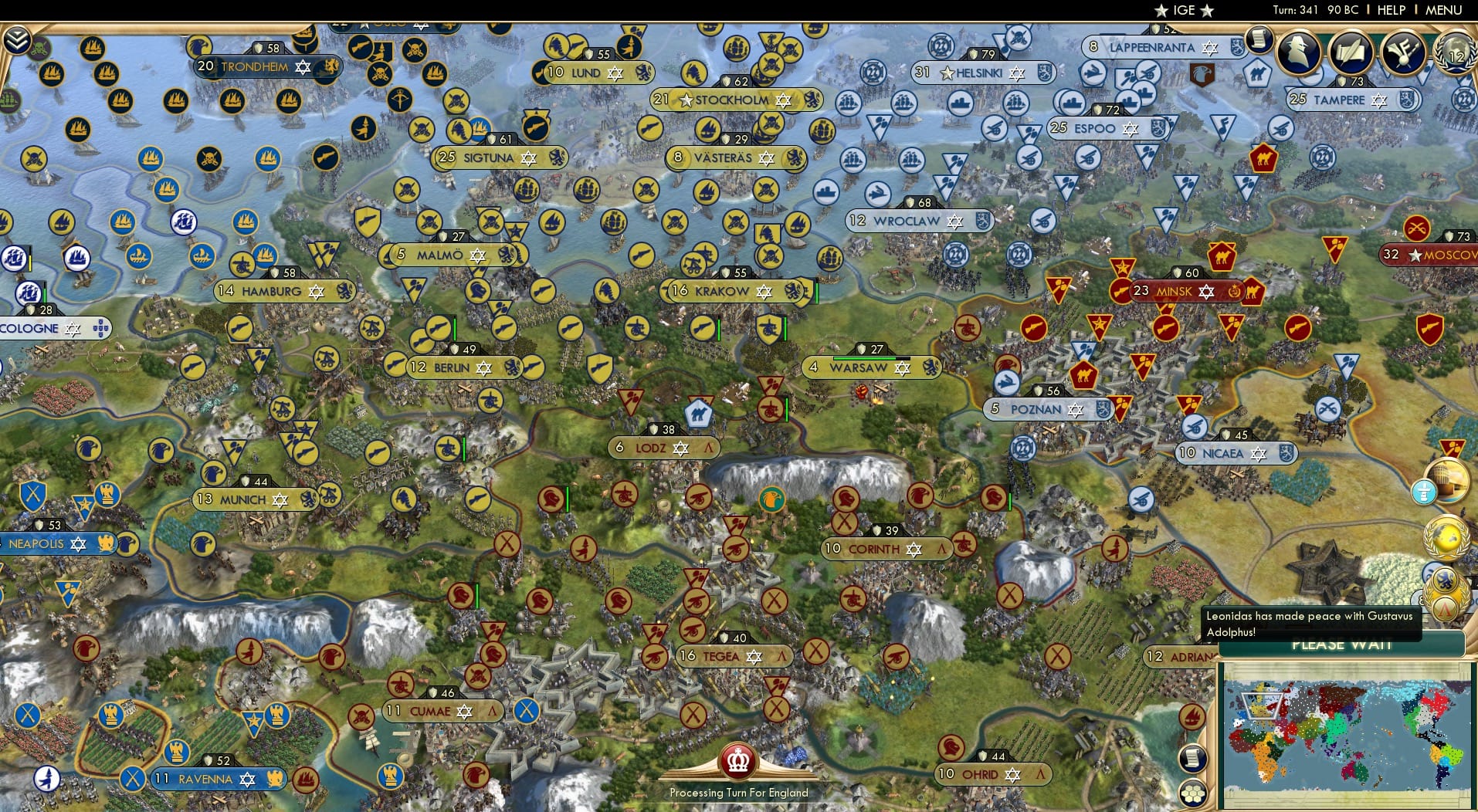The image size is (1478, 812).
Task: Open the World Congress globe showing 12 turns
Action: (1455, 55)
